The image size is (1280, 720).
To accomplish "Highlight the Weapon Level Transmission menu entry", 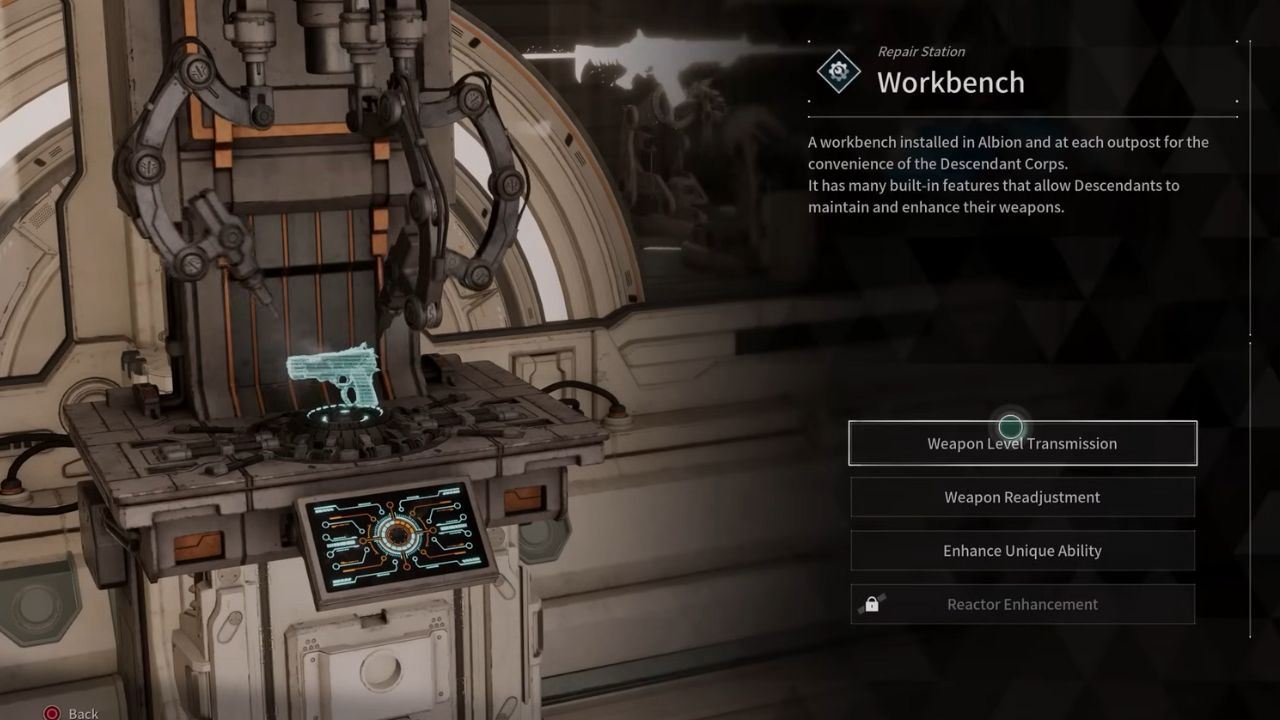I will click(x=1023, y=443).
